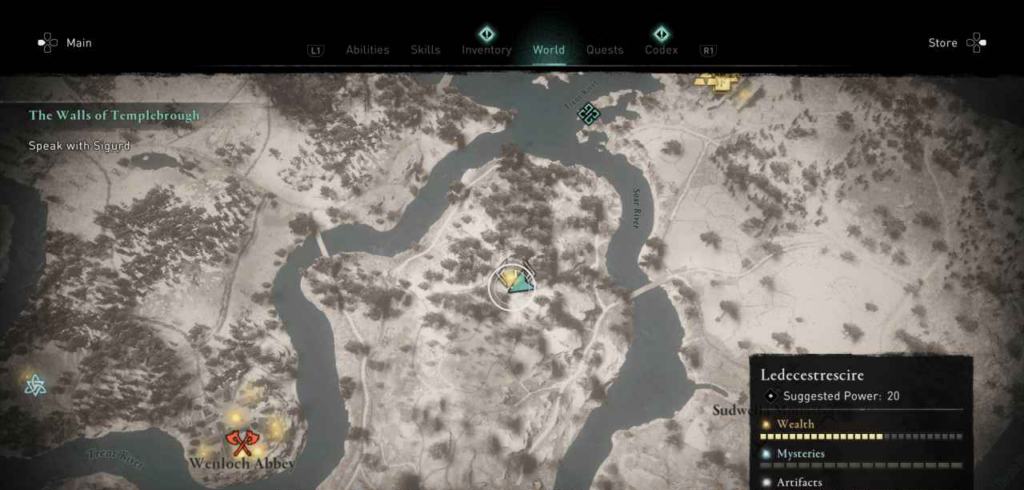This screenshot has width=1024, height=490.
Task: Select the player position marker on map
Action: tap(518, 284)
